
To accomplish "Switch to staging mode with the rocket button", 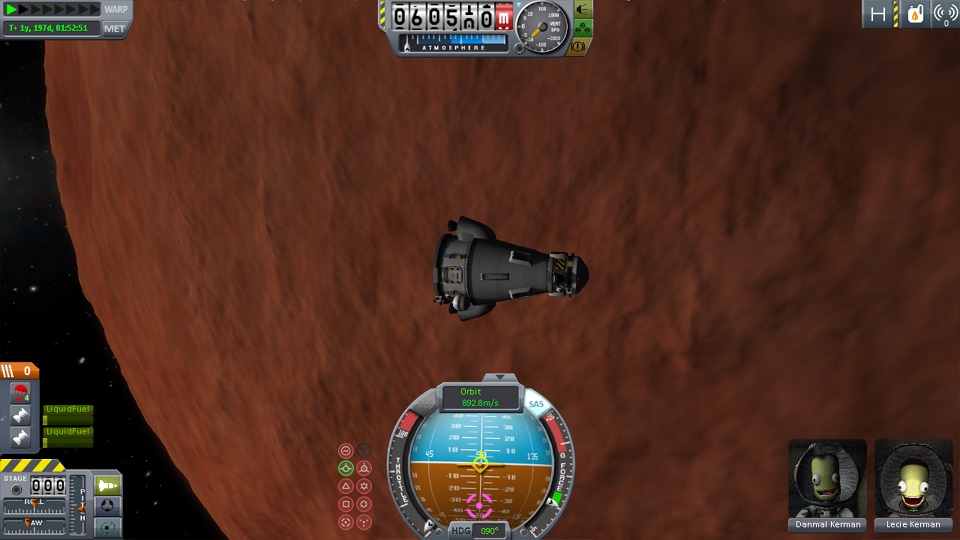I will (107, 485).
